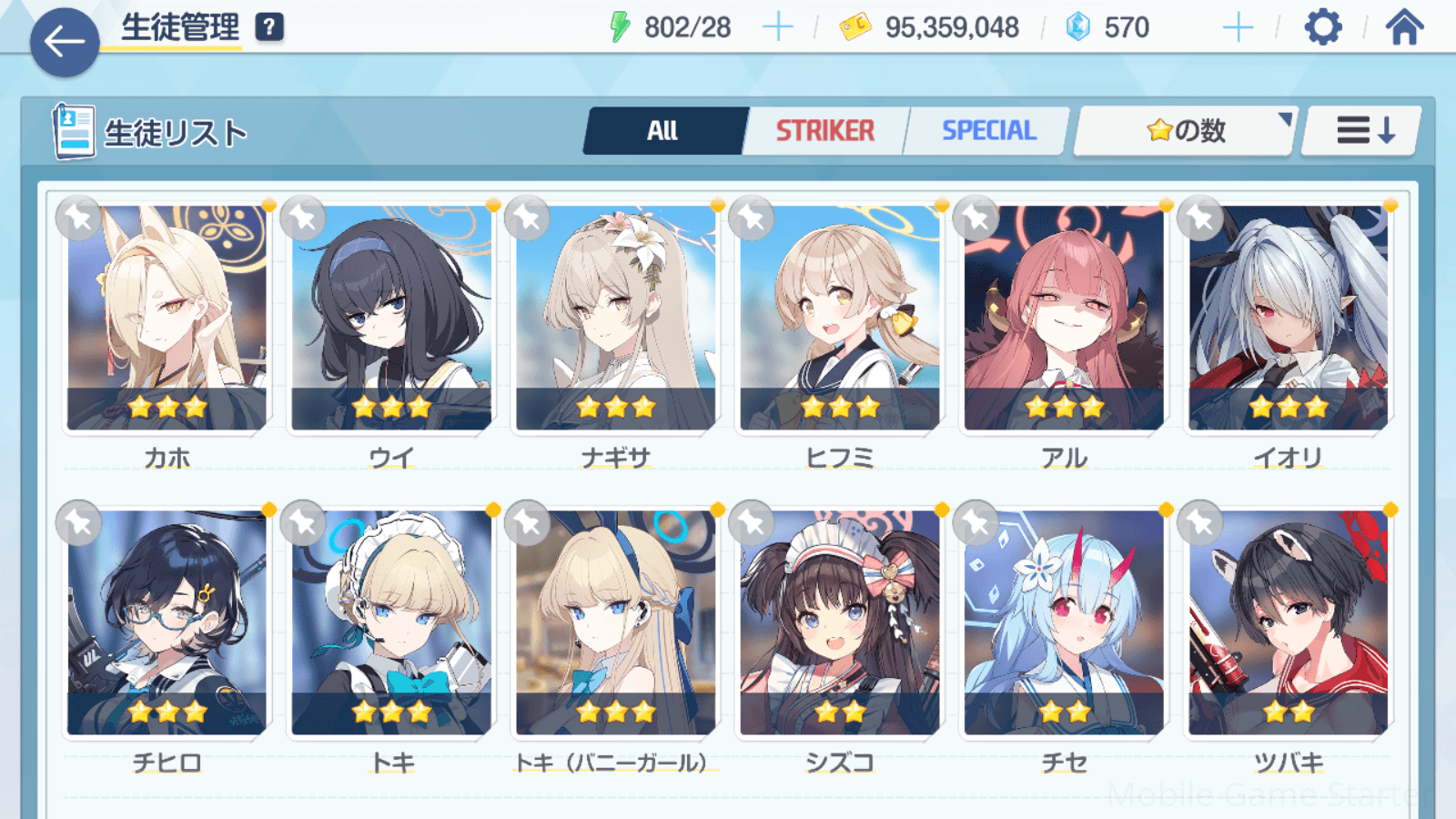The image size is (1456, 819).
Task: Select the カホ student card
Action: pyautogui.click(x=167, y=317)
